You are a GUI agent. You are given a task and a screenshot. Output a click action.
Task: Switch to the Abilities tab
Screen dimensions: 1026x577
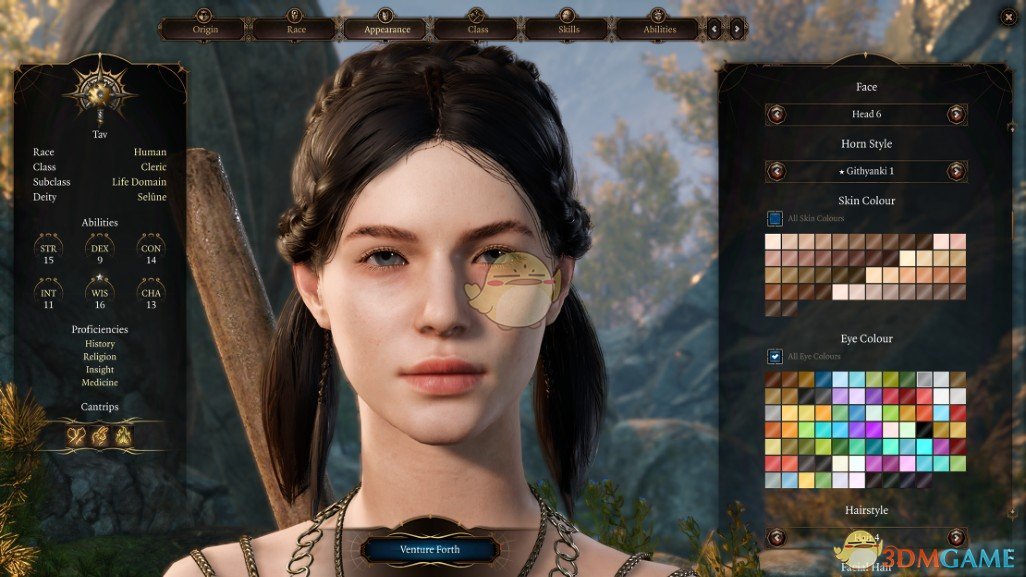tap(659, 29)
